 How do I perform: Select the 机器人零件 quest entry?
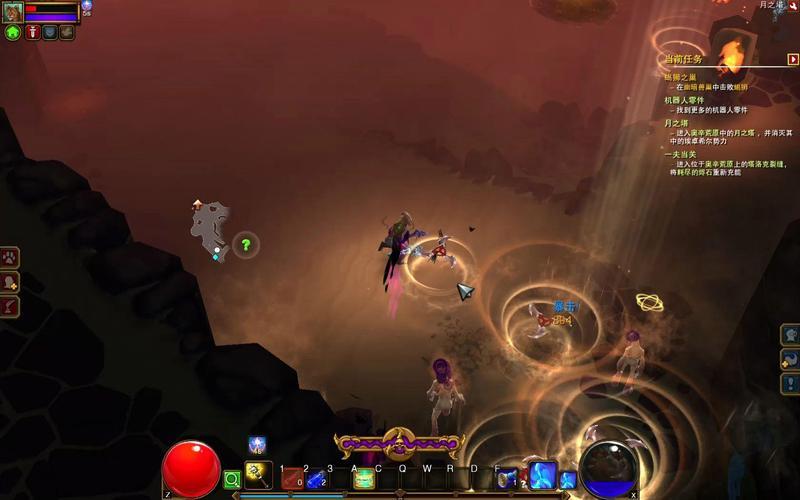point(684,100)
